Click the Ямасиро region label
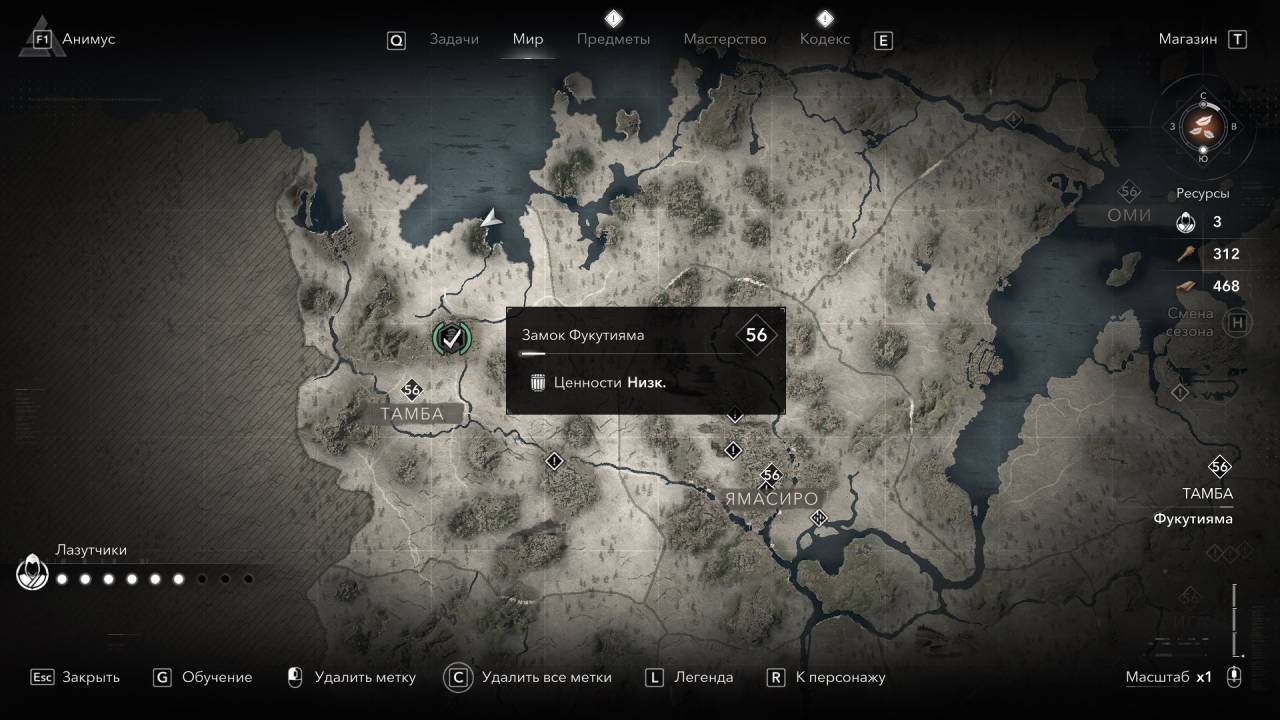Screen dimensions: 1280x720 point(771,499)
